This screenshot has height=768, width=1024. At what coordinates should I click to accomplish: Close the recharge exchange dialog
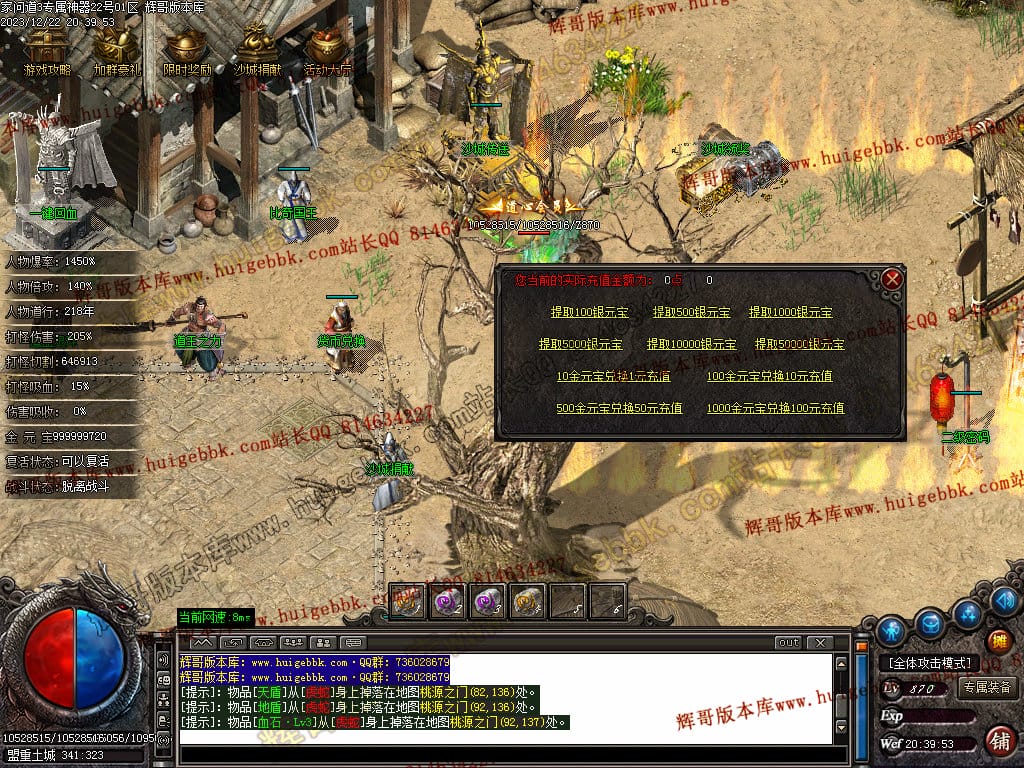892,279
